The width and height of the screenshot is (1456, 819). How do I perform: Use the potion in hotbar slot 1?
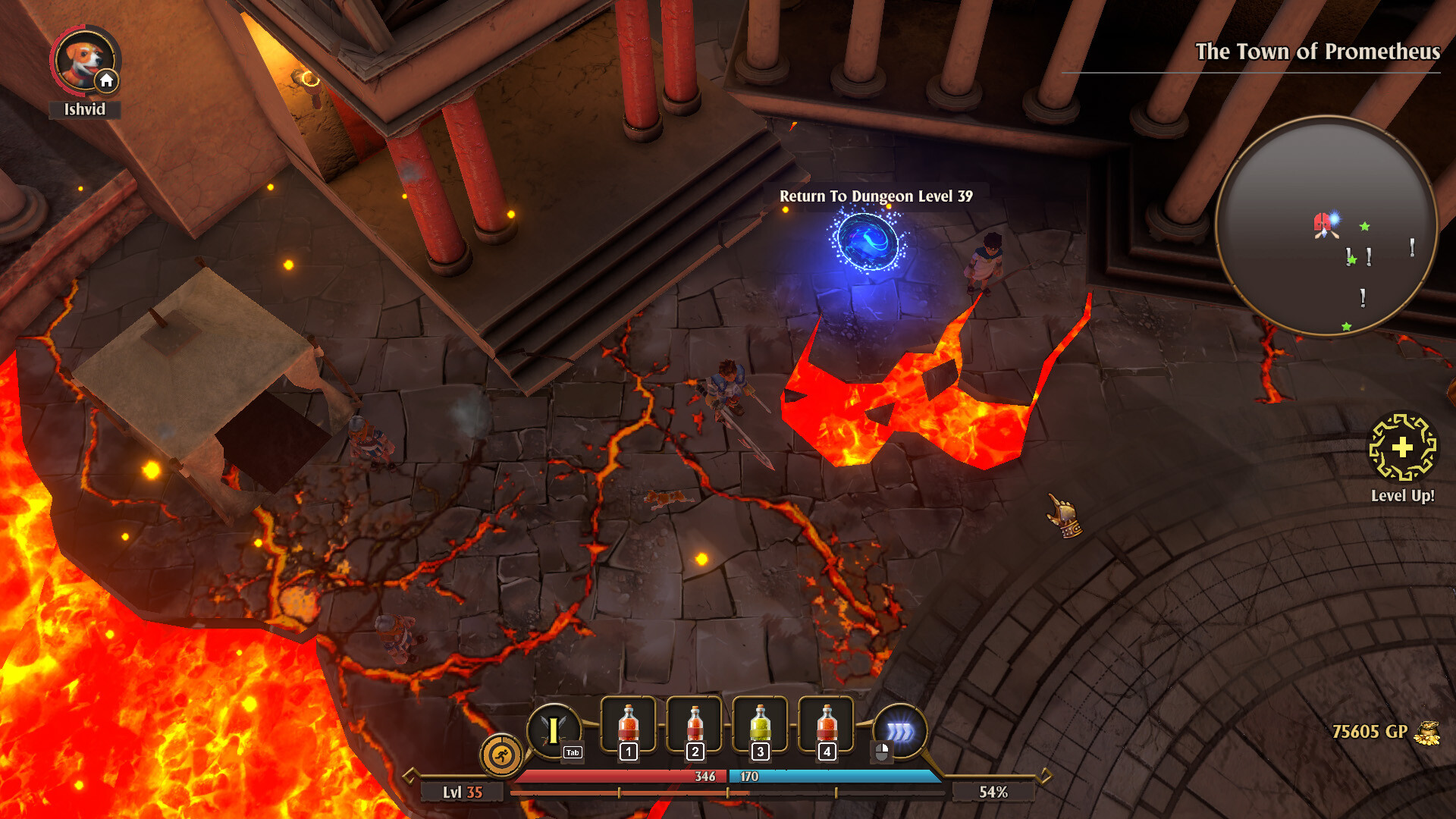click(628, 726)
